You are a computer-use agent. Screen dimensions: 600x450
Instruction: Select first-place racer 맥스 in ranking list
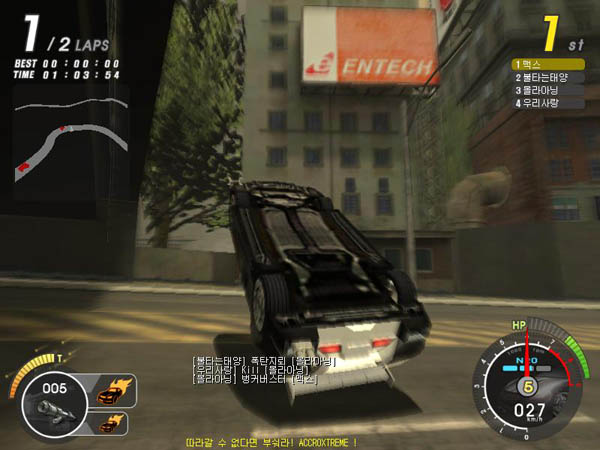point(549,64)
